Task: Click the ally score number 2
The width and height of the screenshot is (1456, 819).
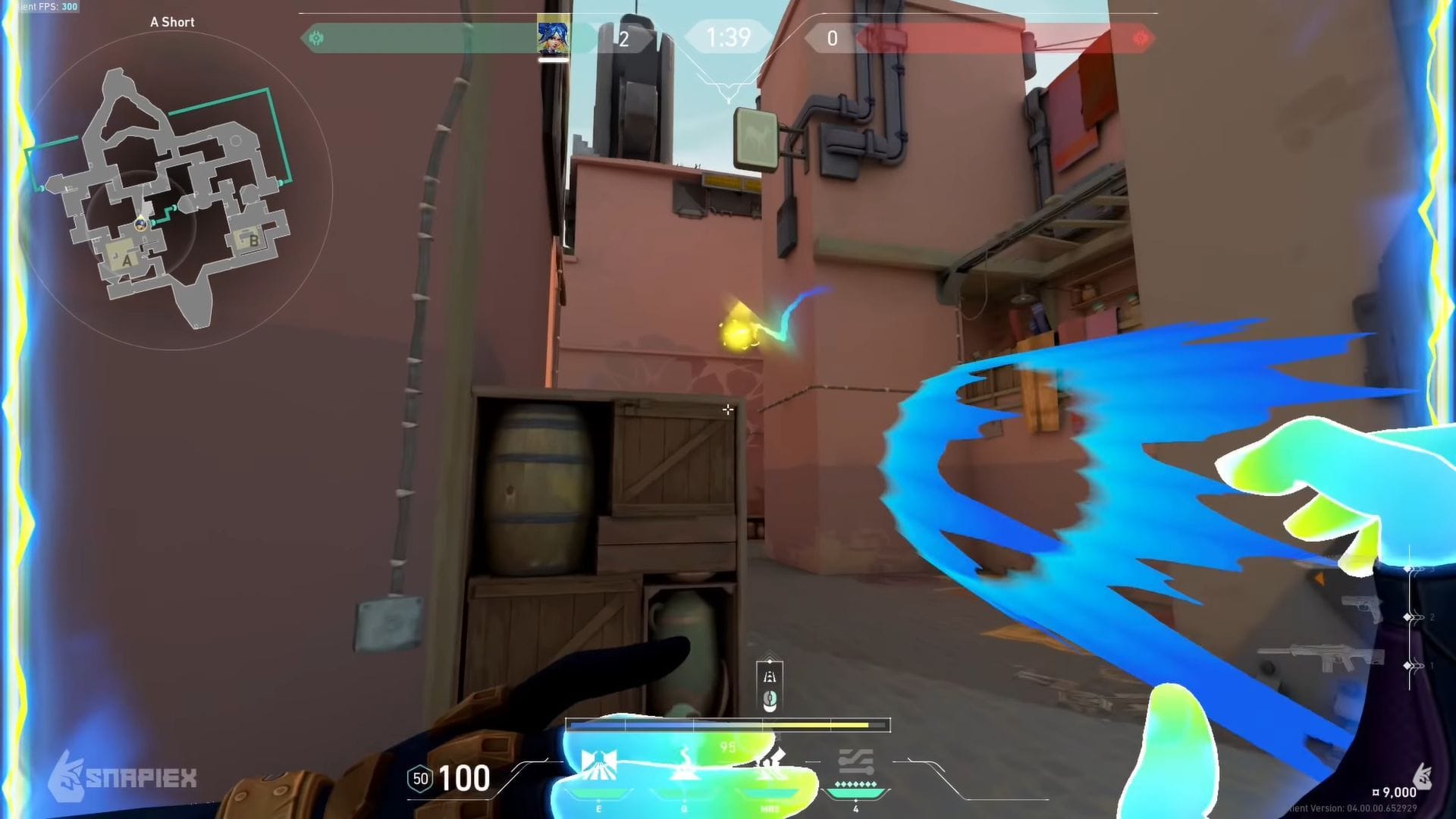Action: 623,39
